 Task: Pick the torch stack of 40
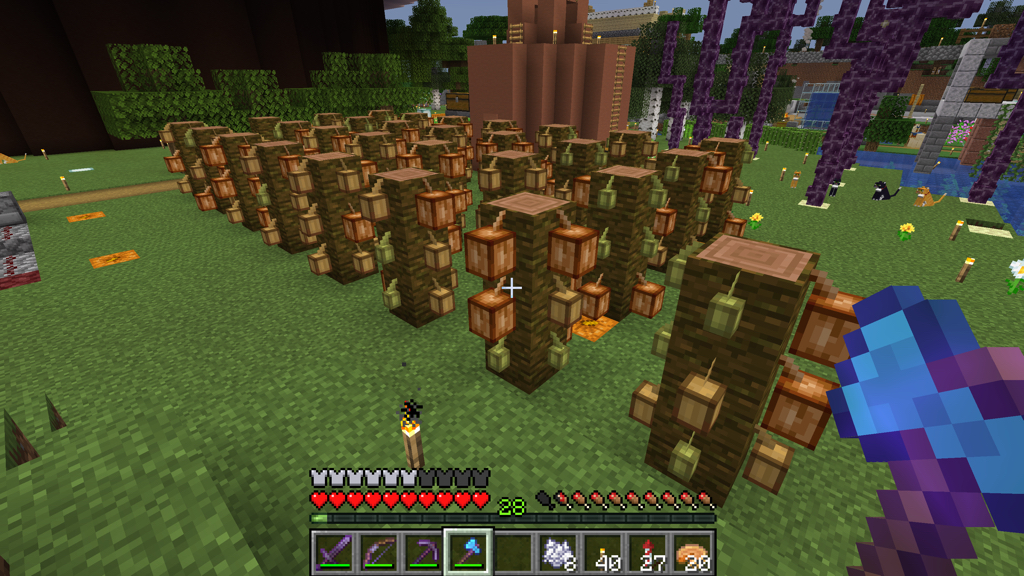point(603,552)
